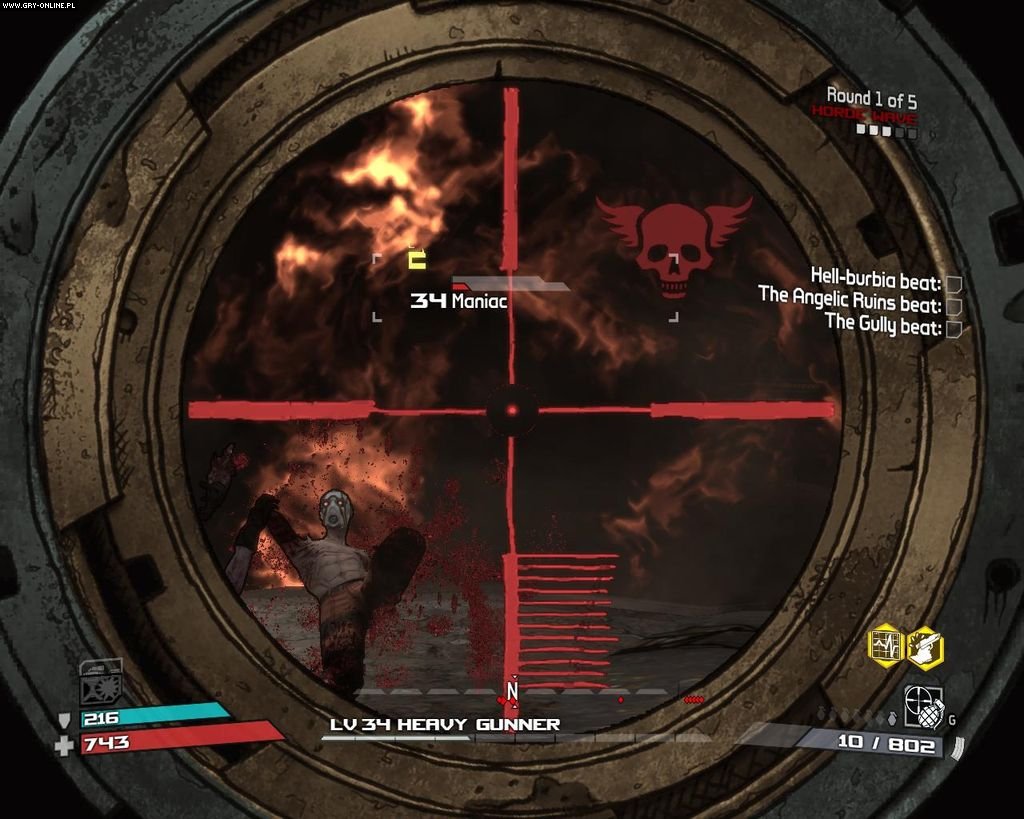Tick the Hell-burbia beat objective box
Image resolution: width=1024 pixels, height=819 pixels.
[x=953, y=283]
